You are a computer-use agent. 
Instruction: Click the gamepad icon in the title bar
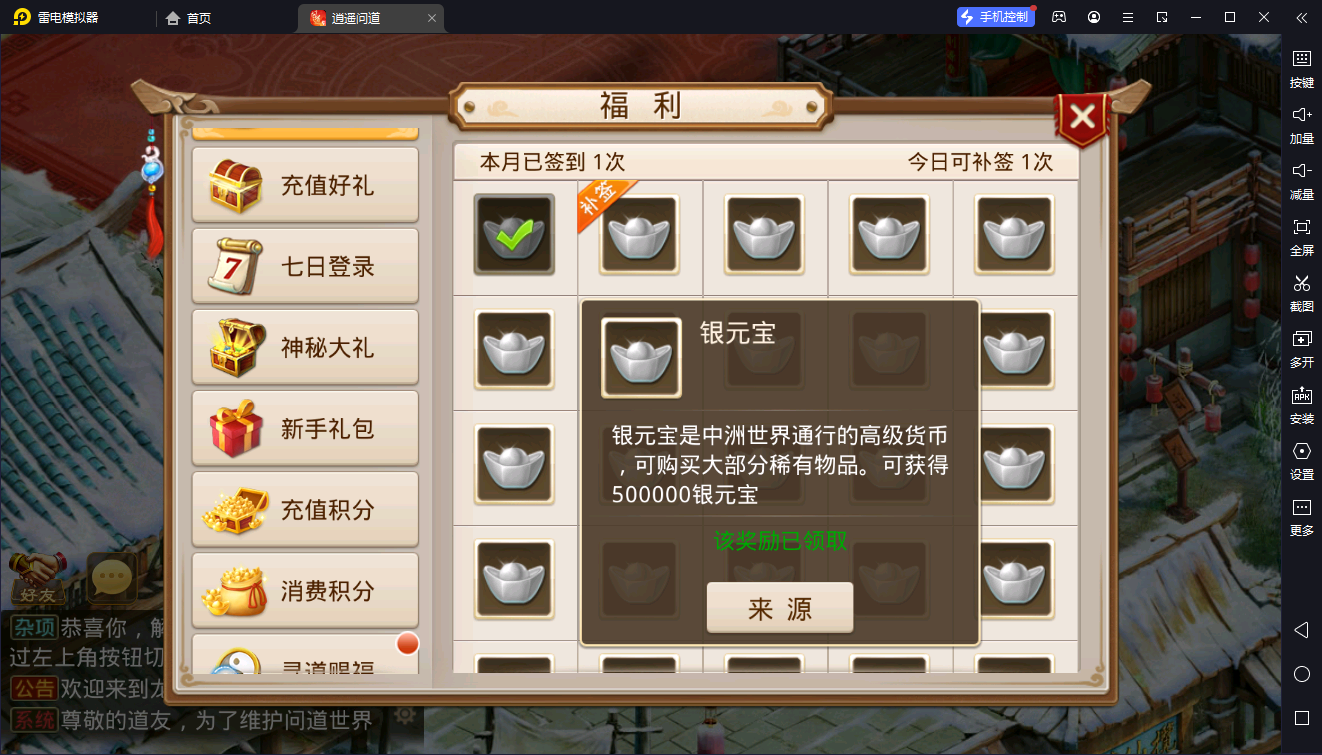tap(1059, 17)
